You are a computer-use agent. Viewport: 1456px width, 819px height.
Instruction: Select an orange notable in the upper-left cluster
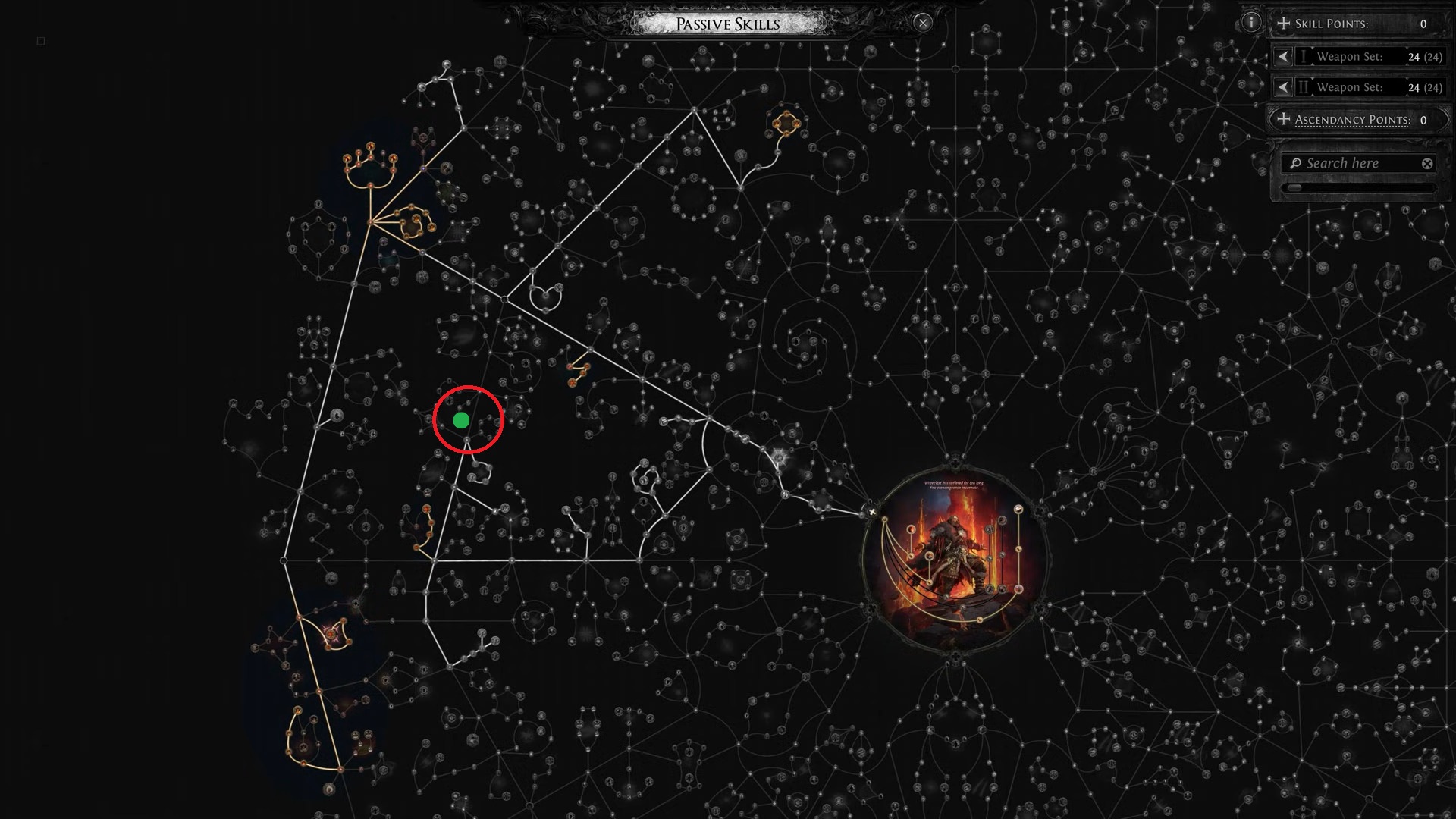pos(370,148)
